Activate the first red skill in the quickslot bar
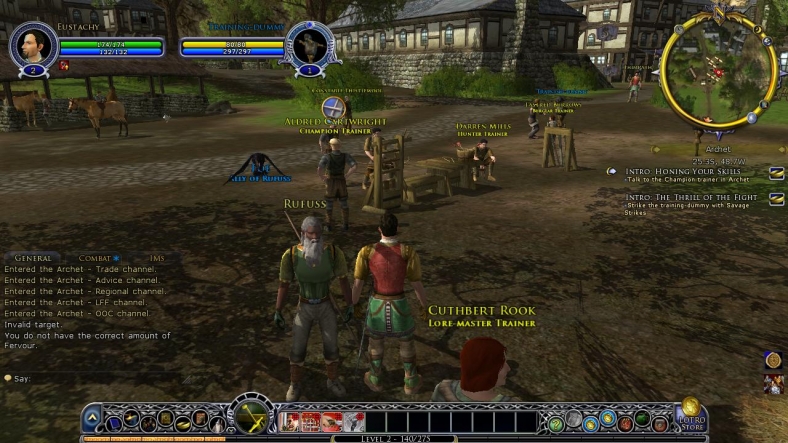Image resolution: width=788 pixels, height=443 pixels. 290,422
